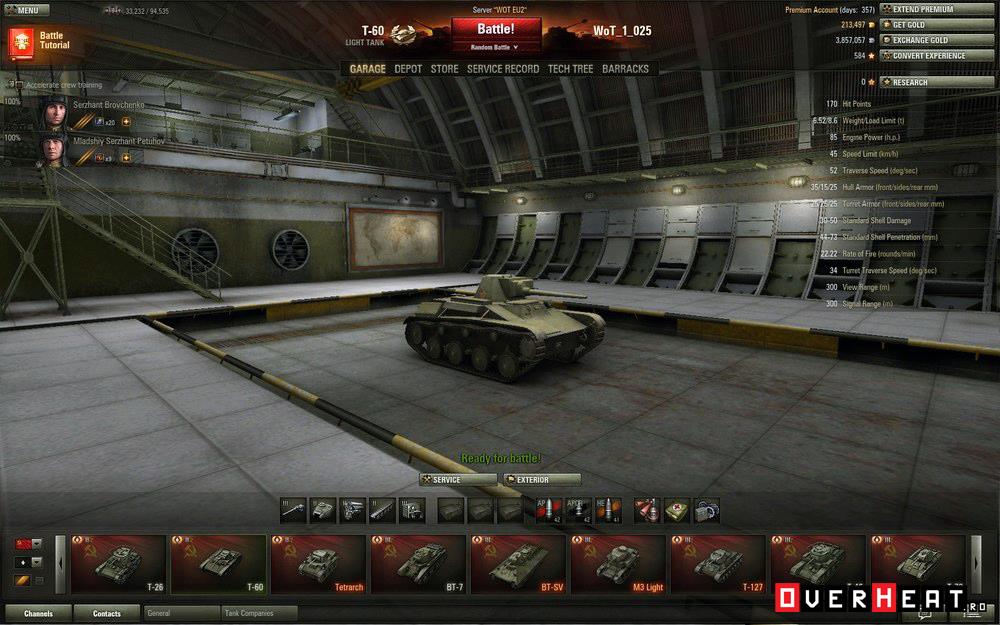Viewport: 1000px width, 625px height.
Task: Pick the BT-SV tank from the carousel
Action: tap(518, 565)
